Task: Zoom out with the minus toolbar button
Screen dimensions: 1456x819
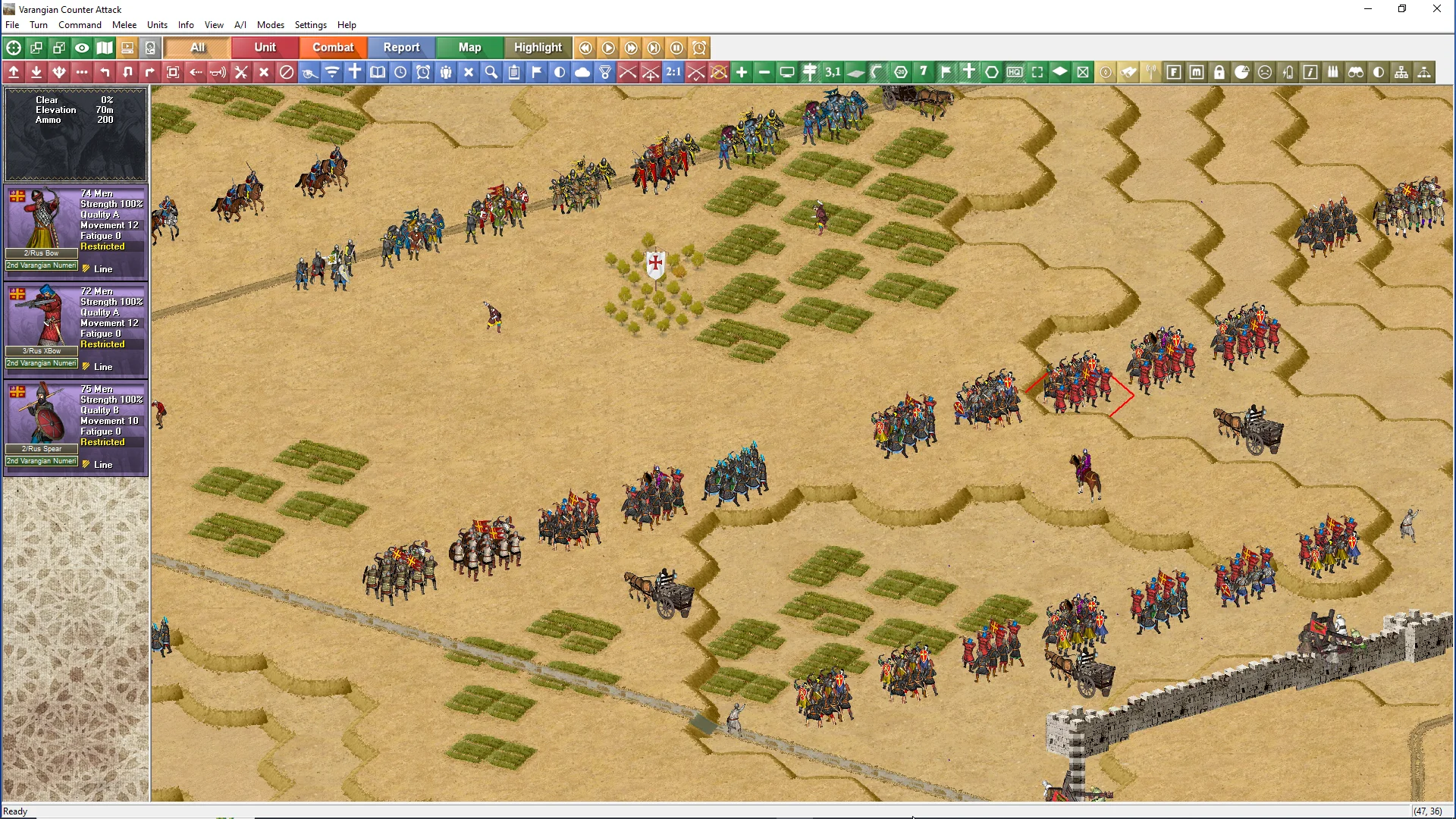Action: tap(764, 72)
